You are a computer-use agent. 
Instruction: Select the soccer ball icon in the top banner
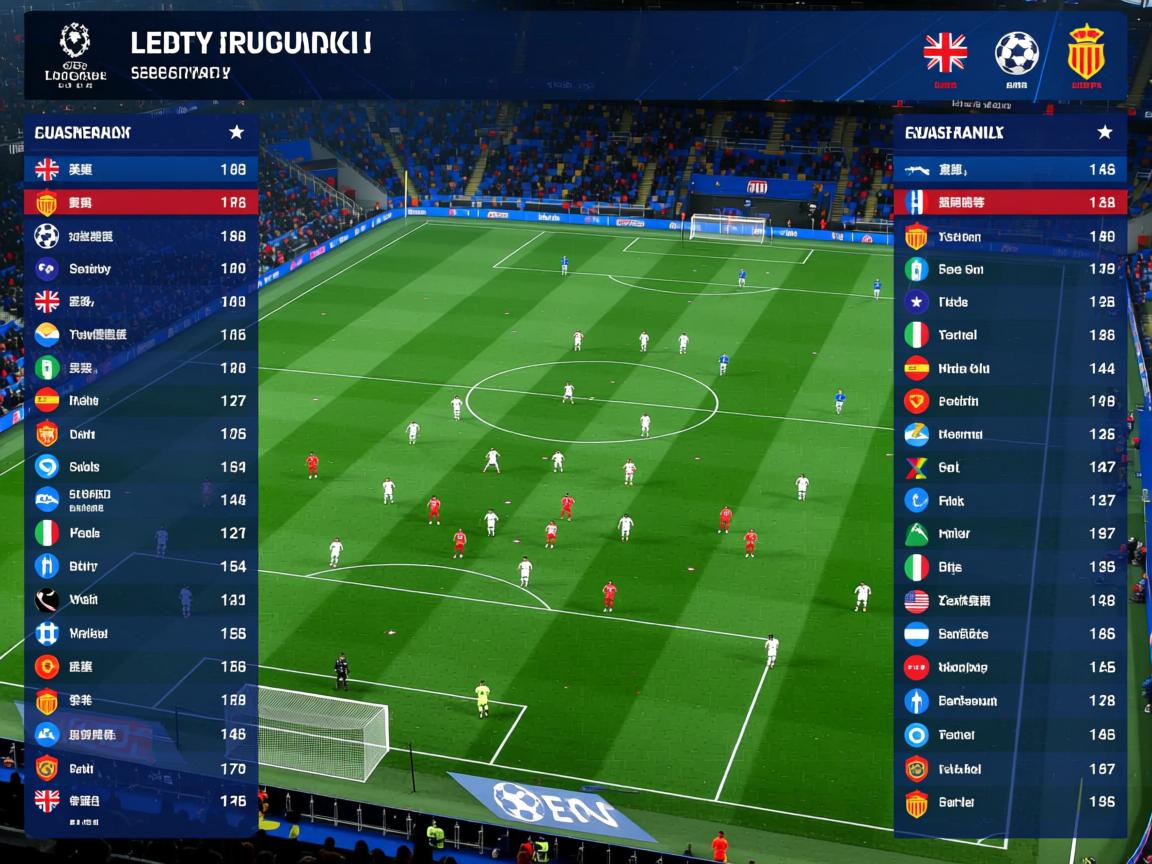click(x=1016, y=53)
